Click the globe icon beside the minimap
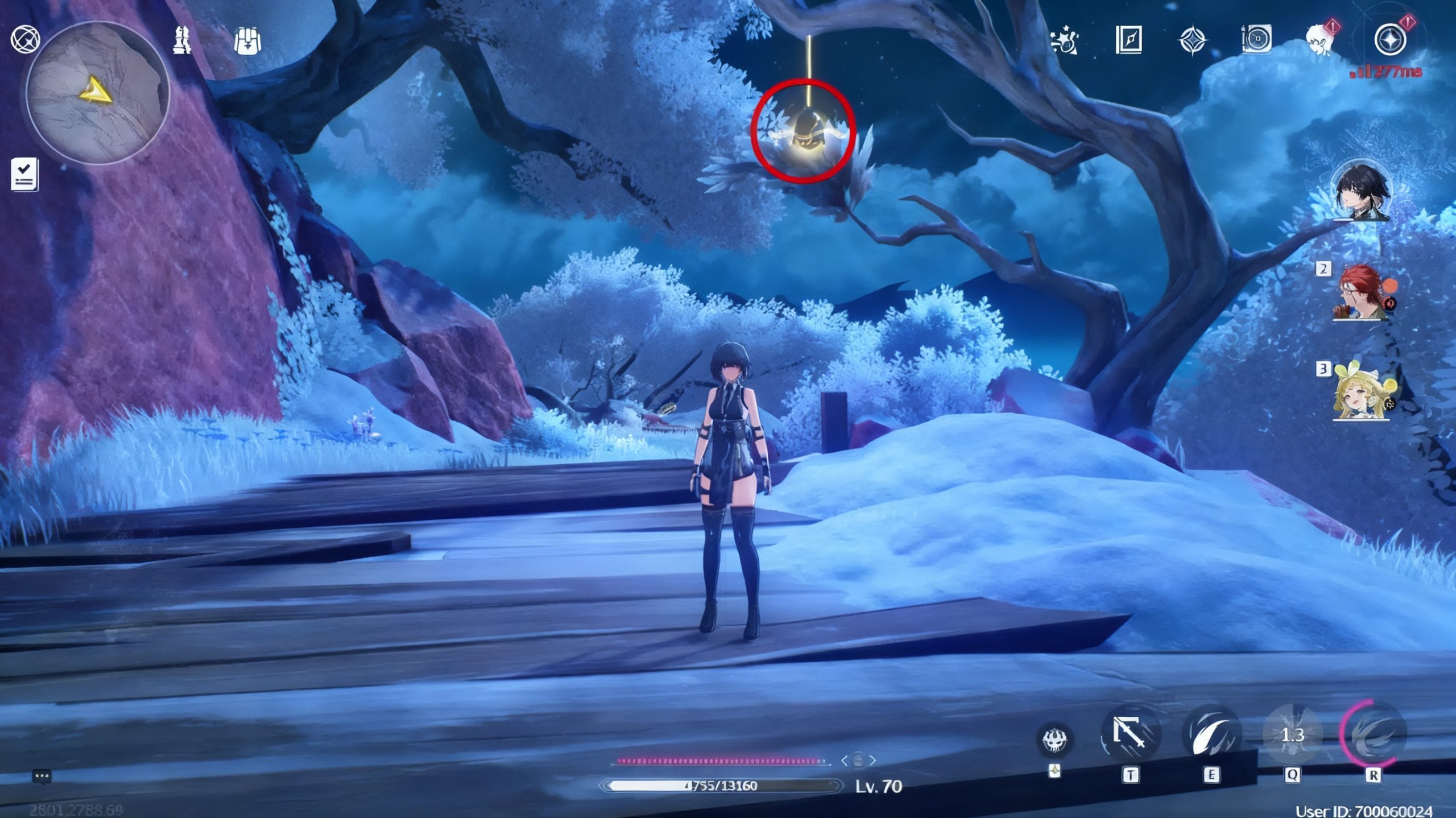This screenshot has width=1456, height=818. point(26,39)
